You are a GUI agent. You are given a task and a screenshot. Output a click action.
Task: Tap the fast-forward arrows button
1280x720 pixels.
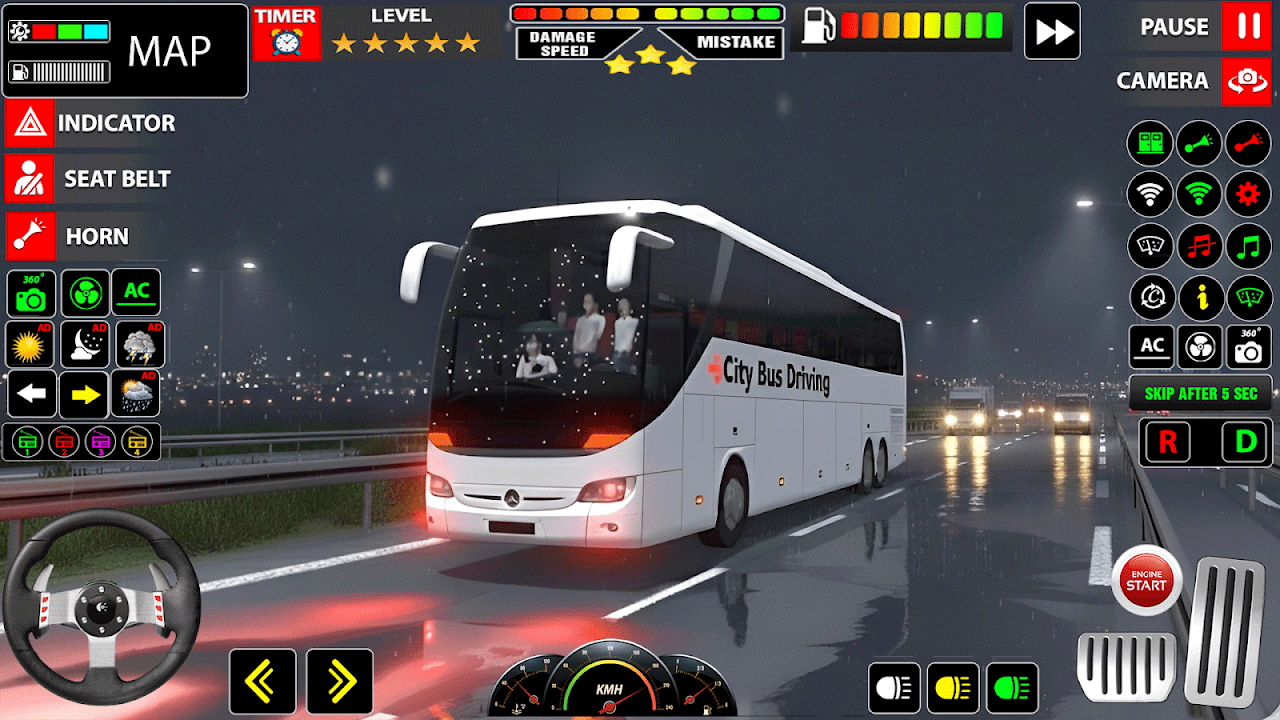pos(1052,31)
